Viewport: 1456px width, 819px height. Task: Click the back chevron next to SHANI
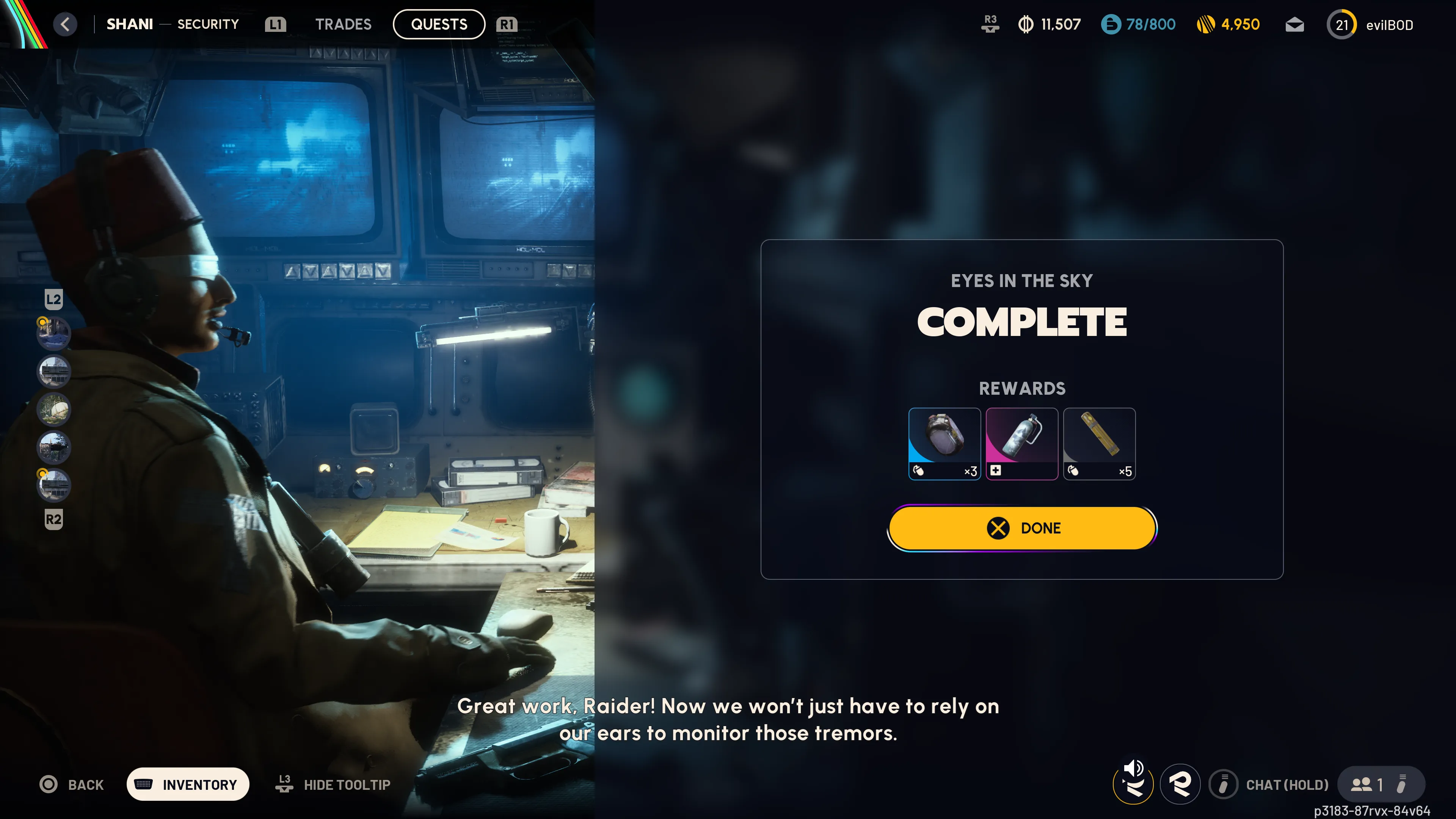pyautogui.click(x=65, y=24)
